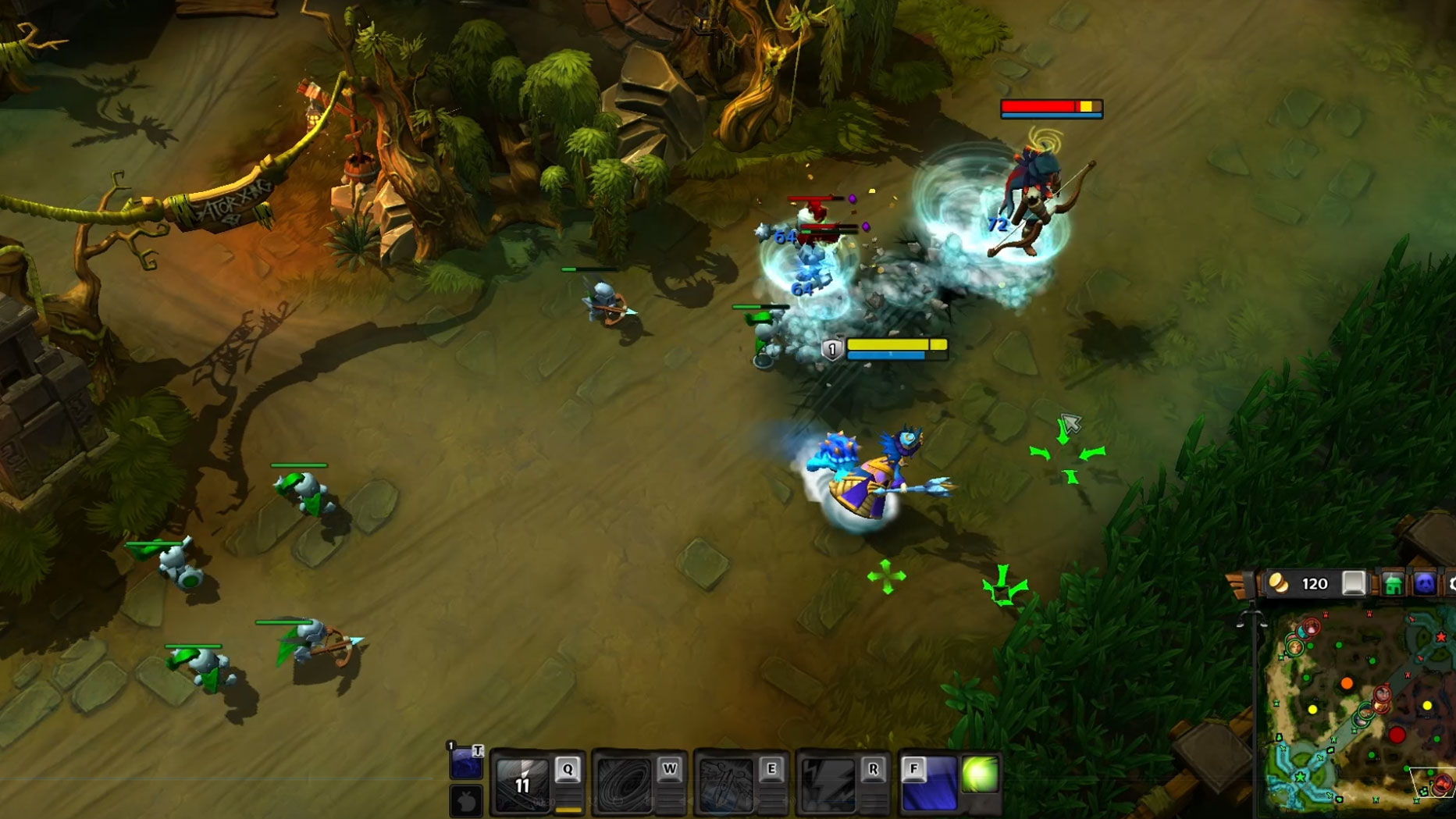This screenshot has width=1456, height=819.
Task: Open the gear settings button
Action: [x=1451, y=584]
